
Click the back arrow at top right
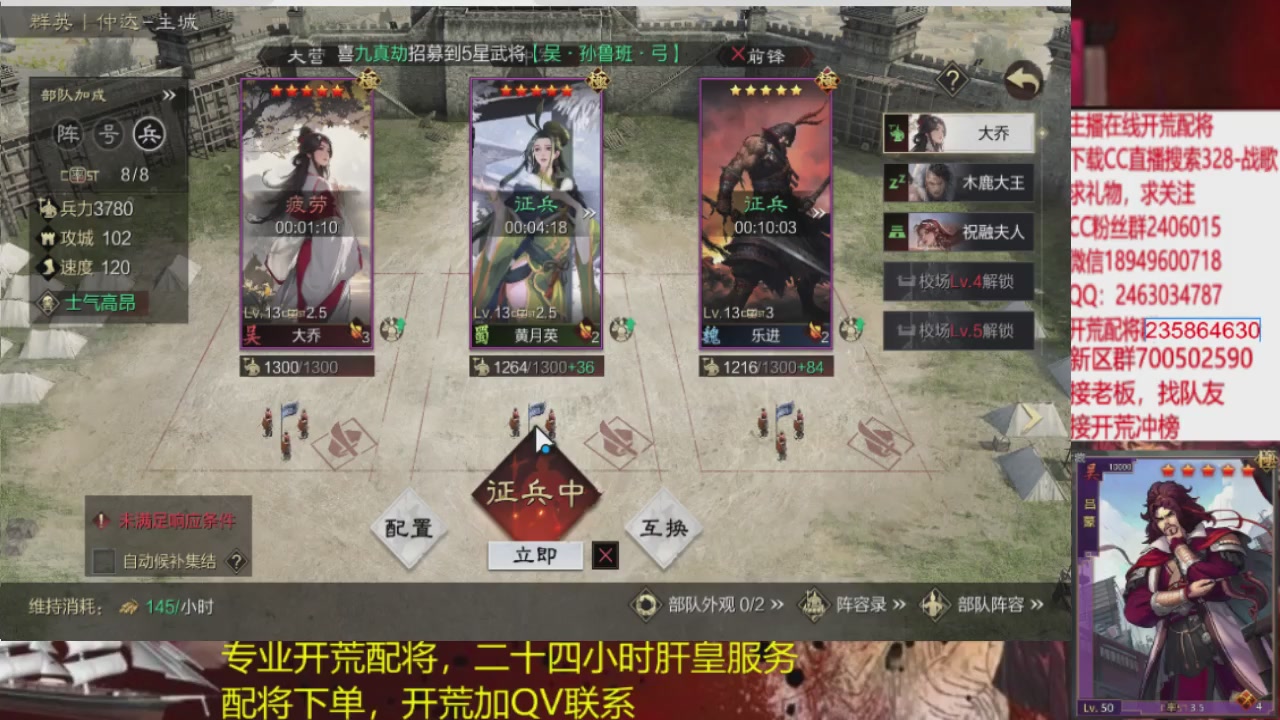(x=1022, y=80)
